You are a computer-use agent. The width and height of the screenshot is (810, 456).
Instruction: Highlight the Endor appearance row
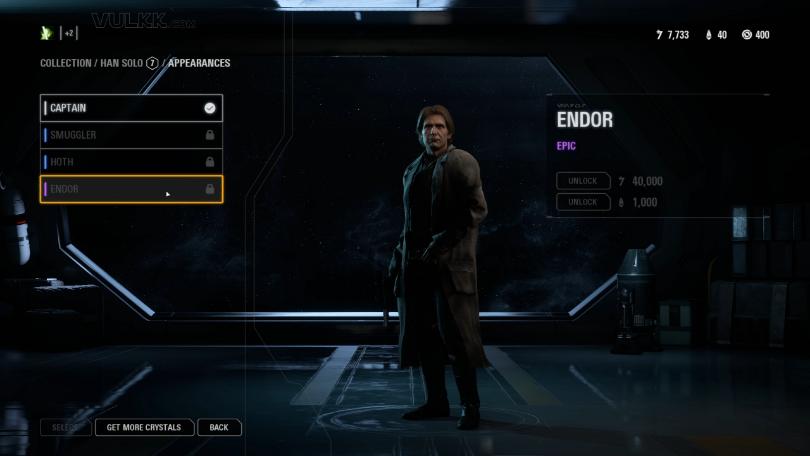pos(130,189)
